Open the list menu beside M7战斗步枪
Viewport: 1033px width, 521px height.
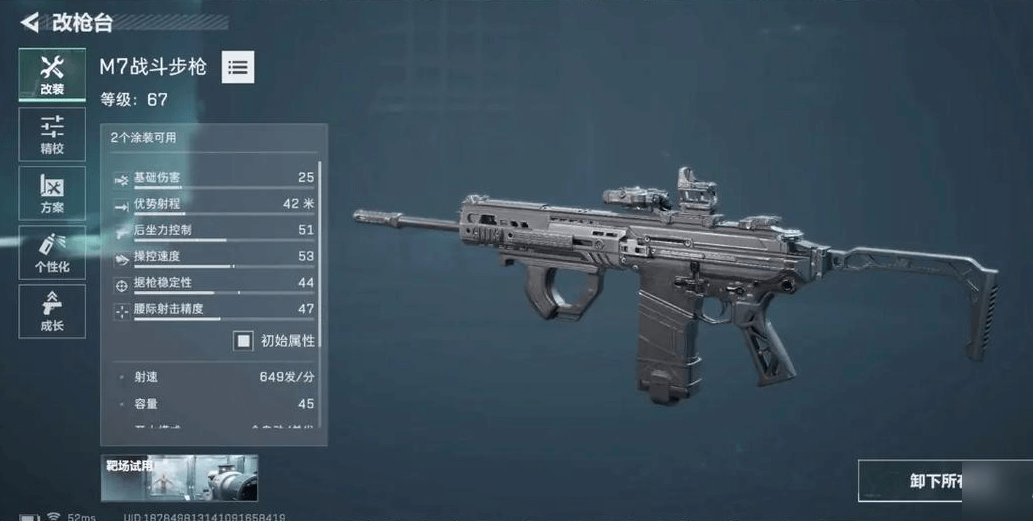(237, 67)
